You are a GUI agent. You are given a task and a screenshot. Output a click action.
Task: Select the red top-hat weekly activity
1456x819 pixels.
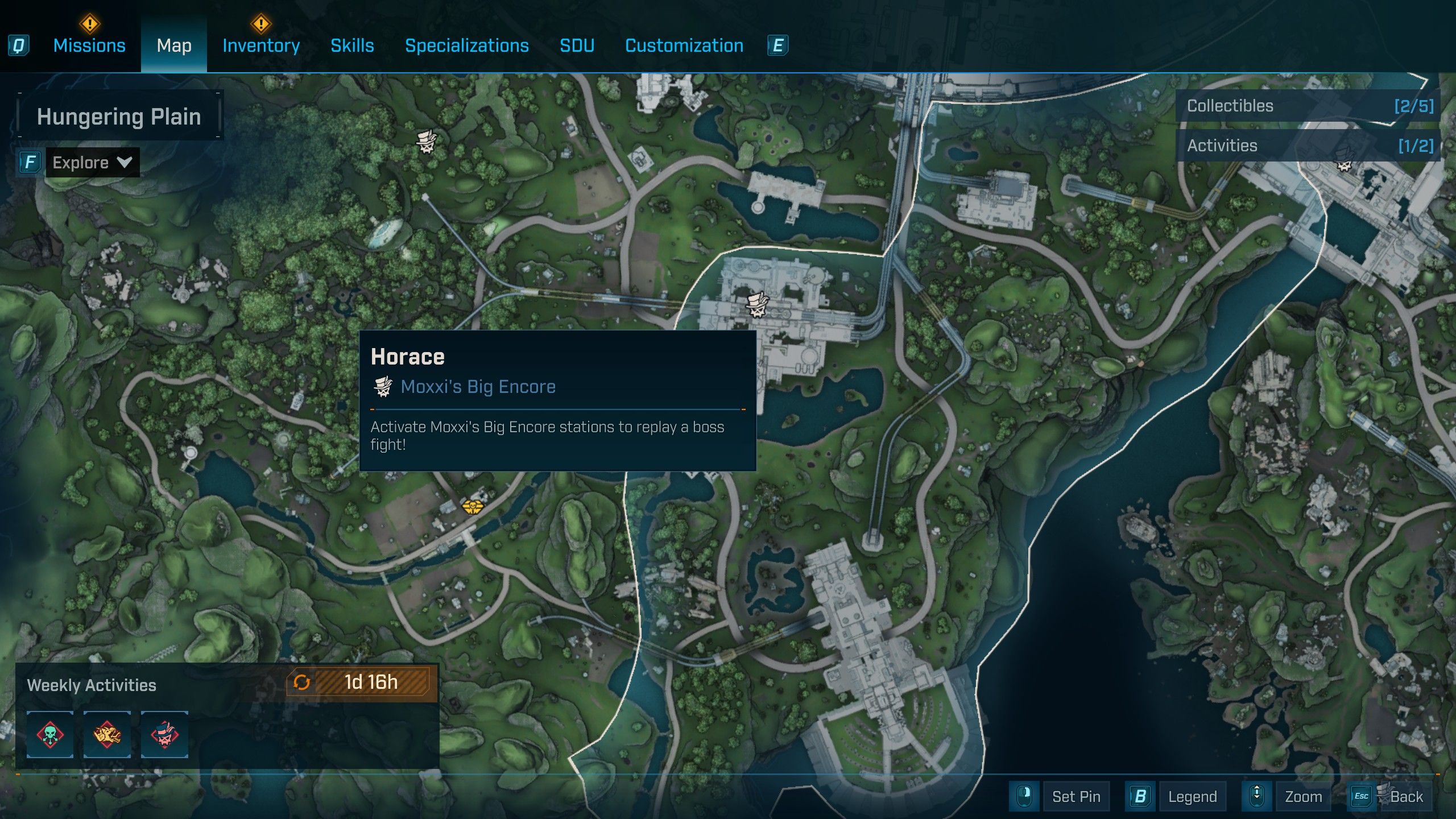164,734
